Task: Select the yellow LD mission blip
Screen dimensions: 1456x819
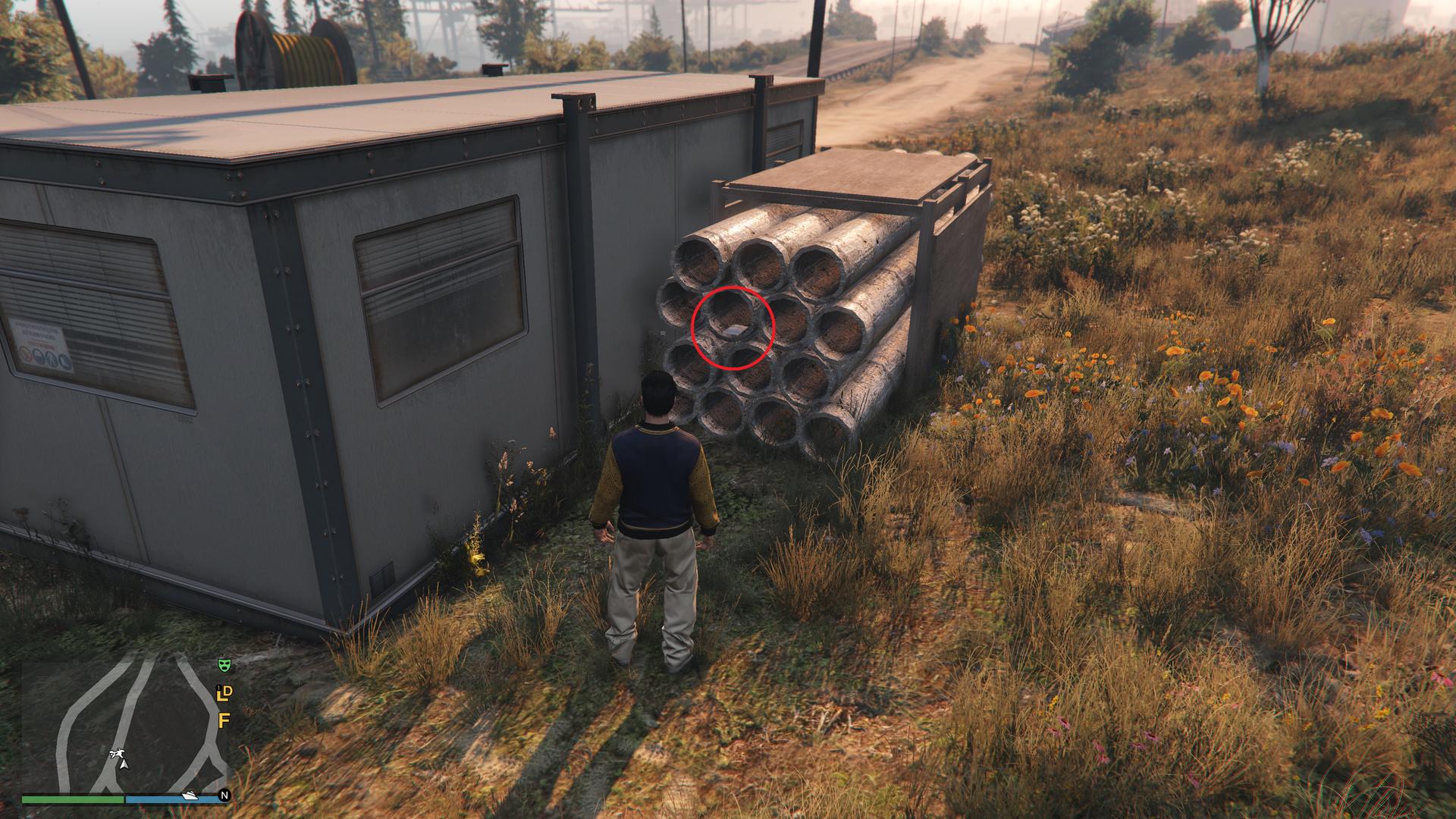Action: pyautogui.click(x=224, y=693)
